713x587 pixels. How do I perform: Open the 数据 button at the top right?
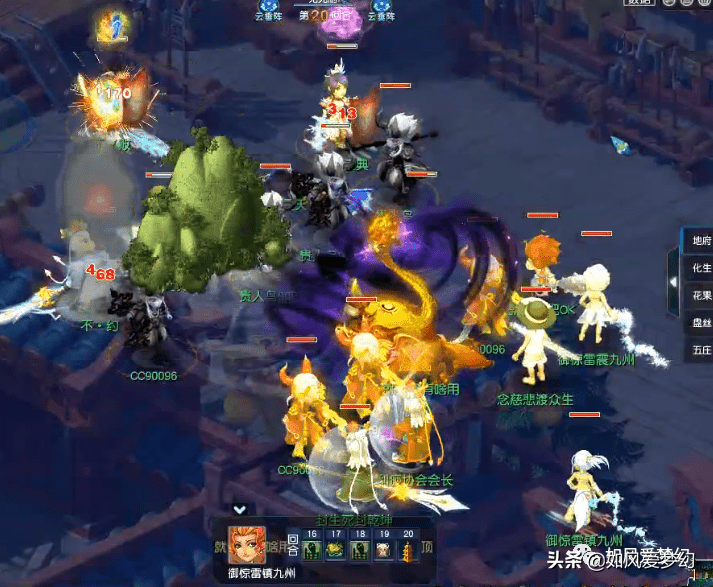click(638, 3)
